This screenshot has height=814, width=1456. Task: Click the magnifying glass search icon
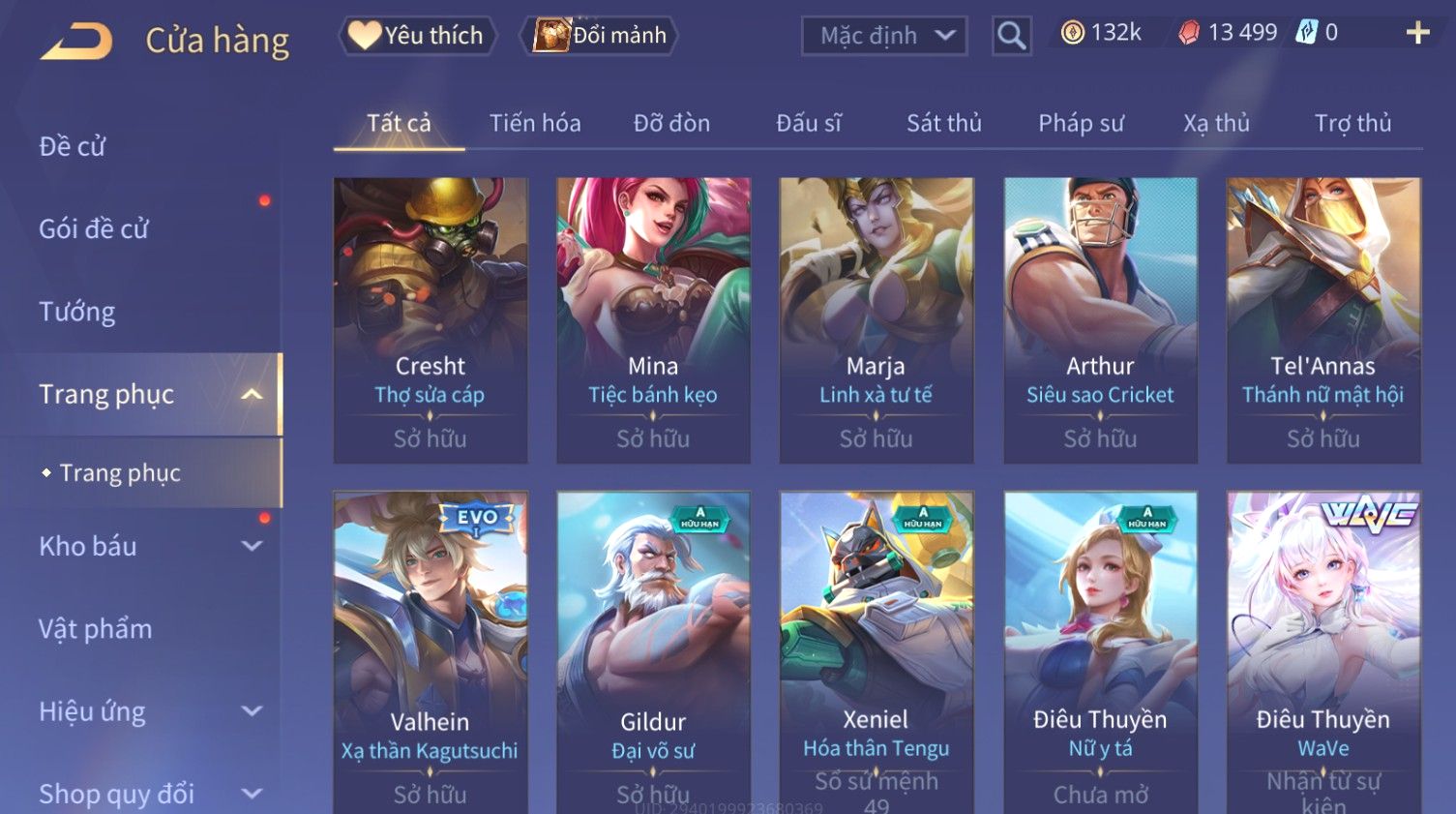pos(1011,37)
